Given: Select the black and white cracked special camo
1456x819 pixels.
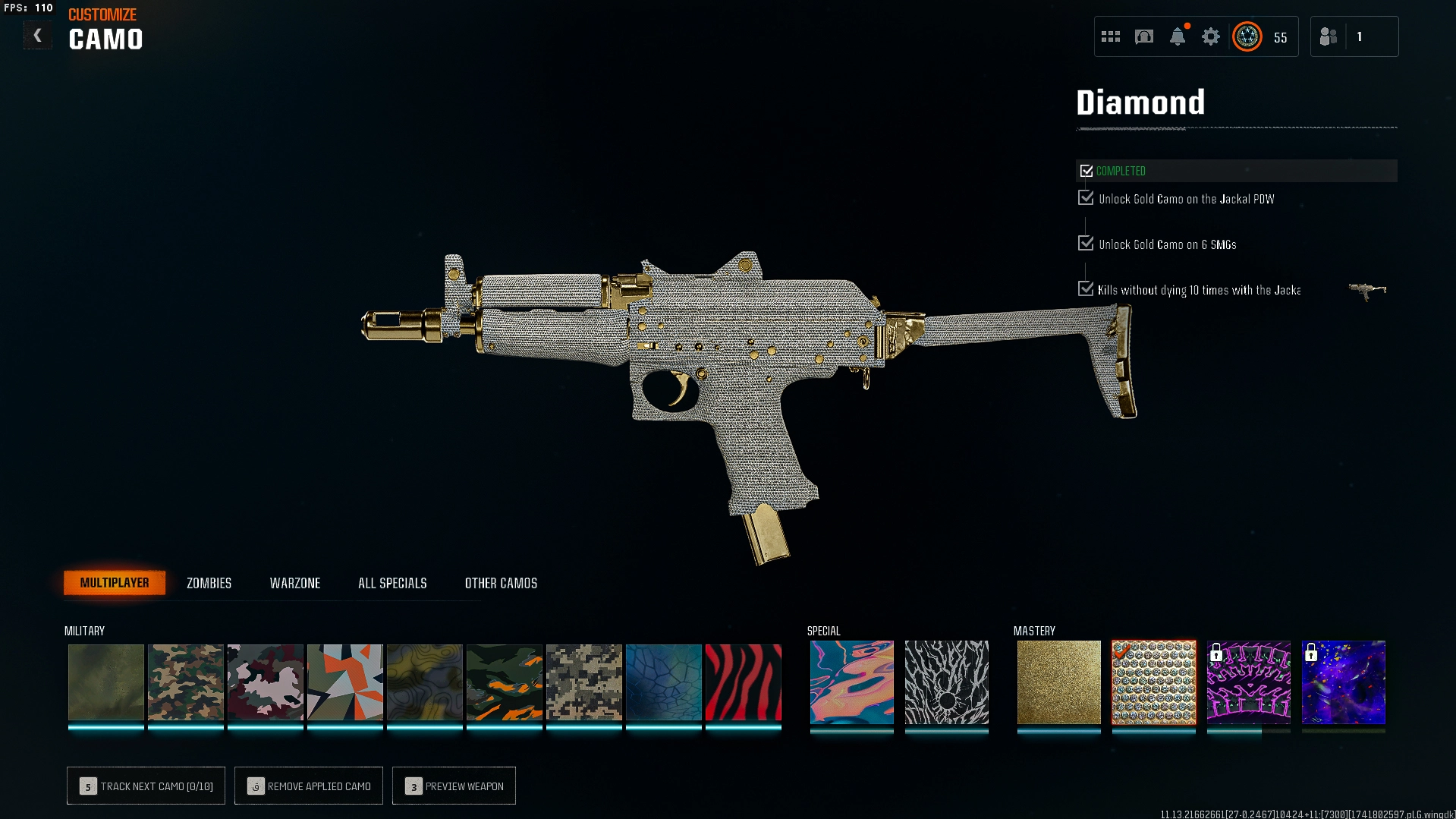Looking at the screenshot, I should pos(946,682).
